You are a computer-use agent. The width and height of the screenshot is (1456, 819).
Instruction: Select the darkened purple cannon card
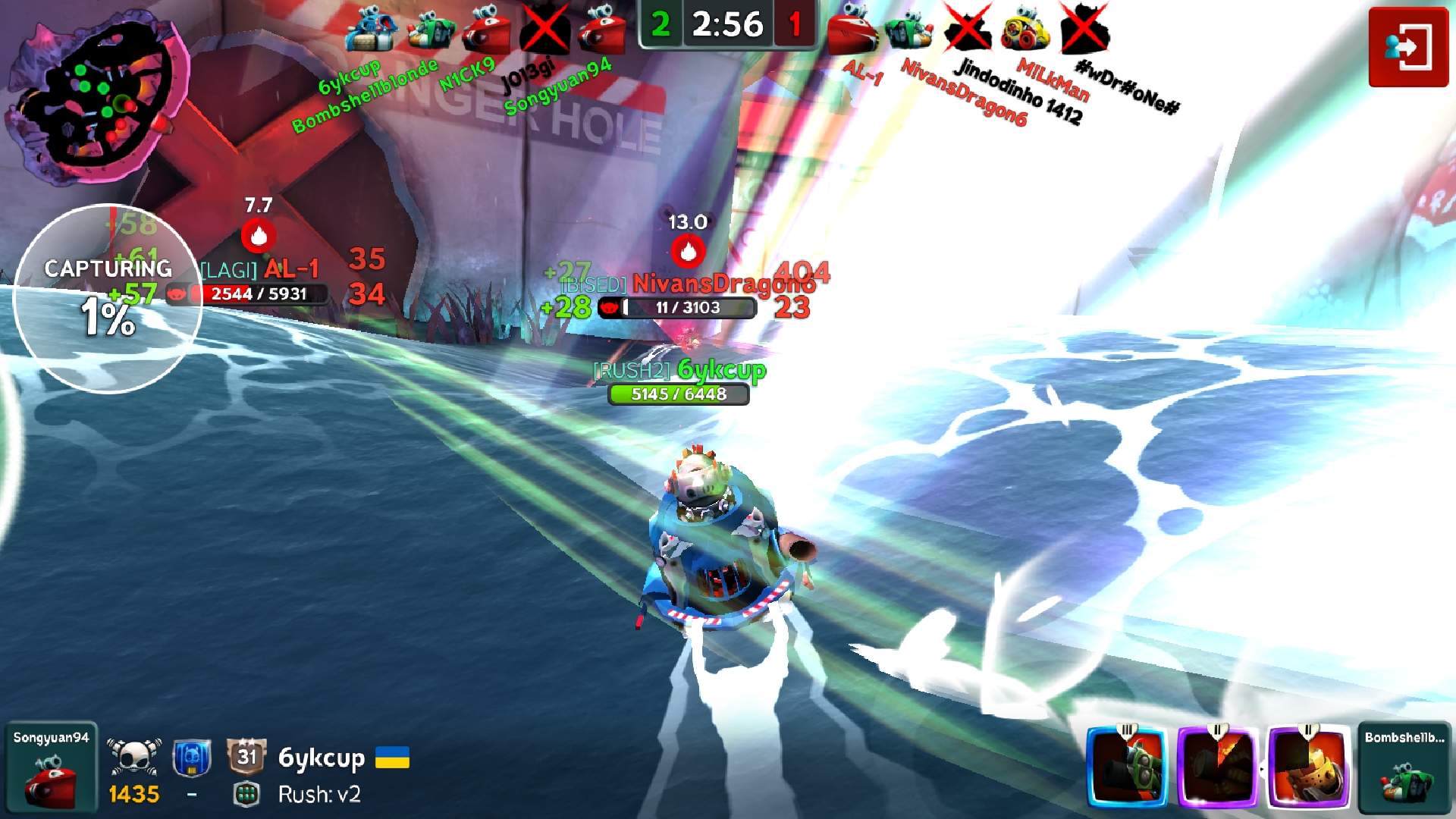[x=1218, y=766]
